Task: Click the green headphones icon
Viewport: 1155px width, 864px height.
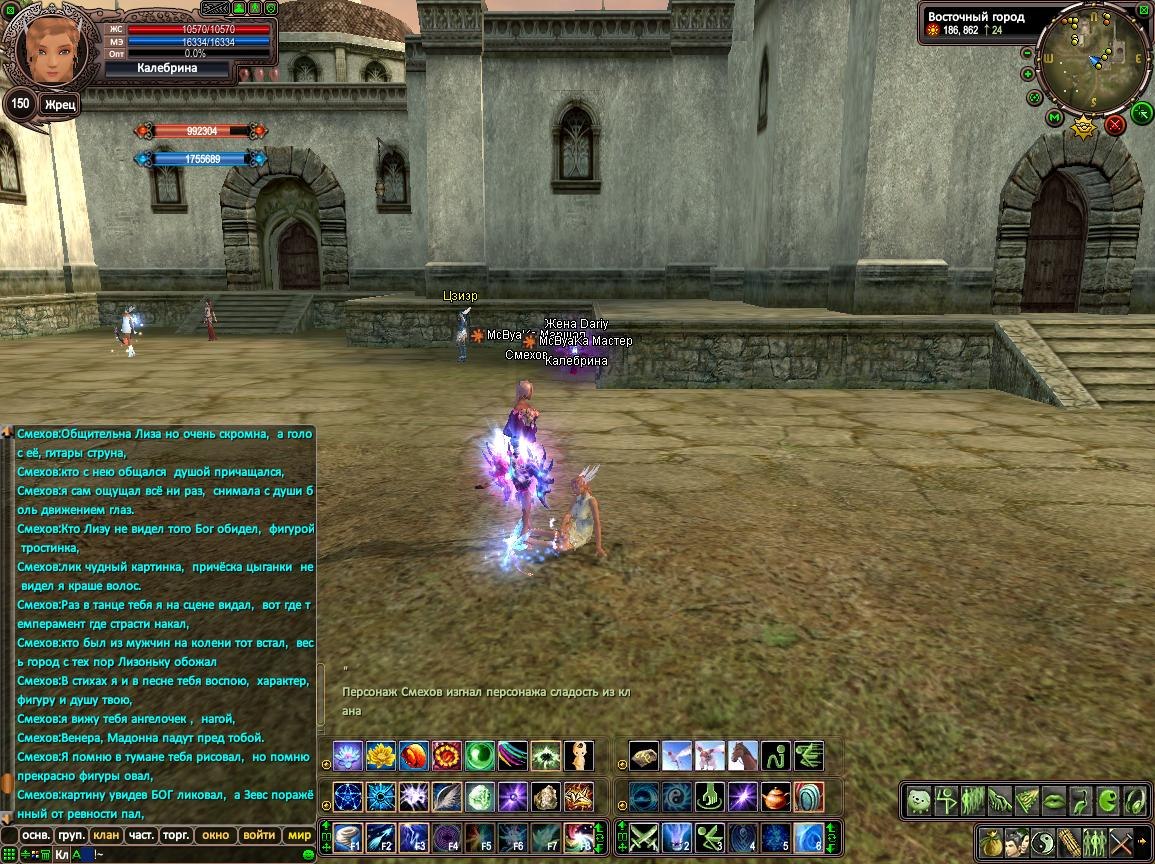Action: coord(1135,801)
